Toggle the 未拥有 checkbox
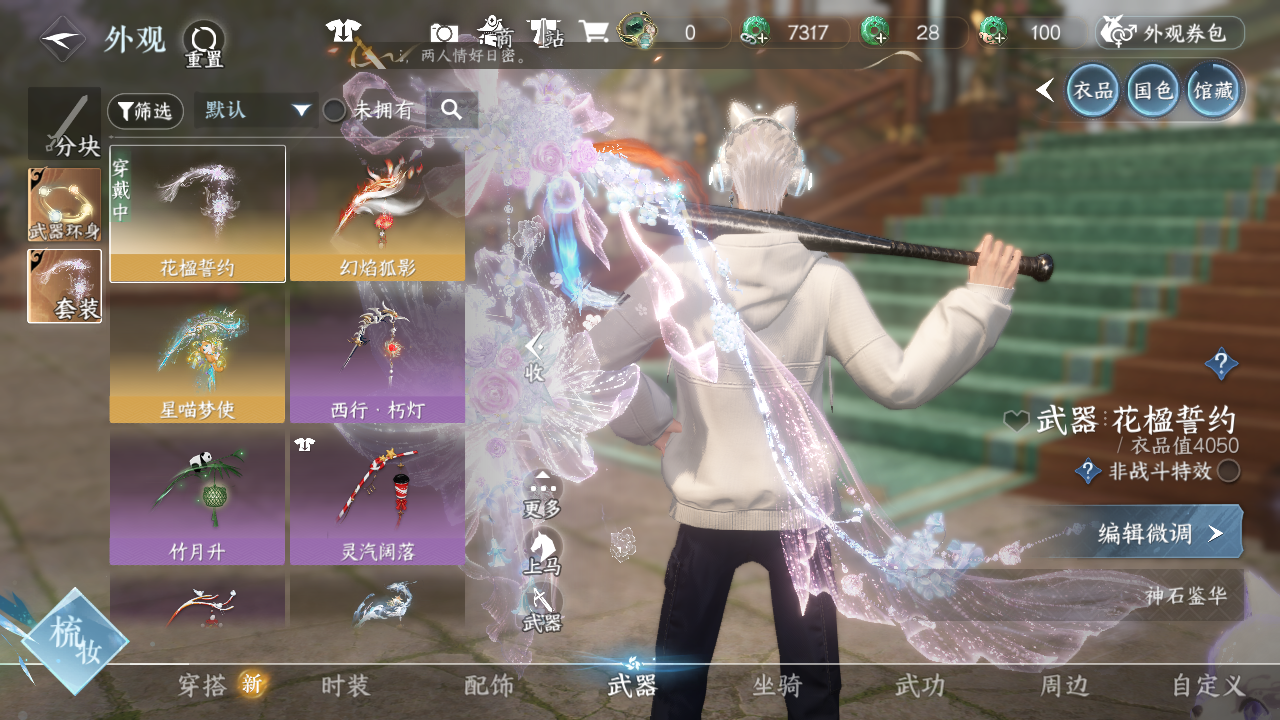The width and height of the screenshot is (1280, 720). click(334, 111)
